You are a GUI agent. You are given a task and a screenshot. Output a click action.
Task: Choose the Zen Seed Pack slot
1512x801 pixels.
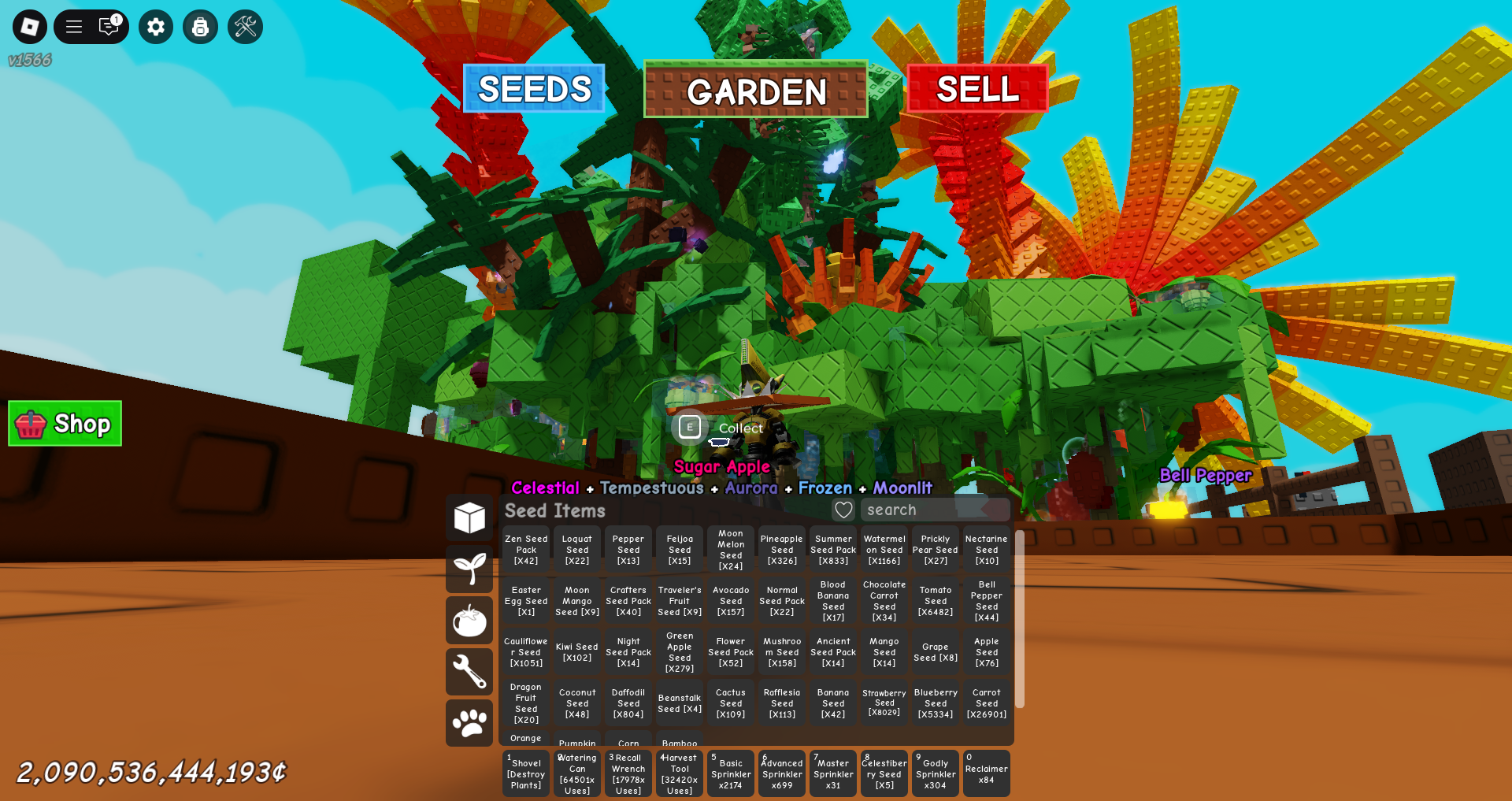pos(526,550)
